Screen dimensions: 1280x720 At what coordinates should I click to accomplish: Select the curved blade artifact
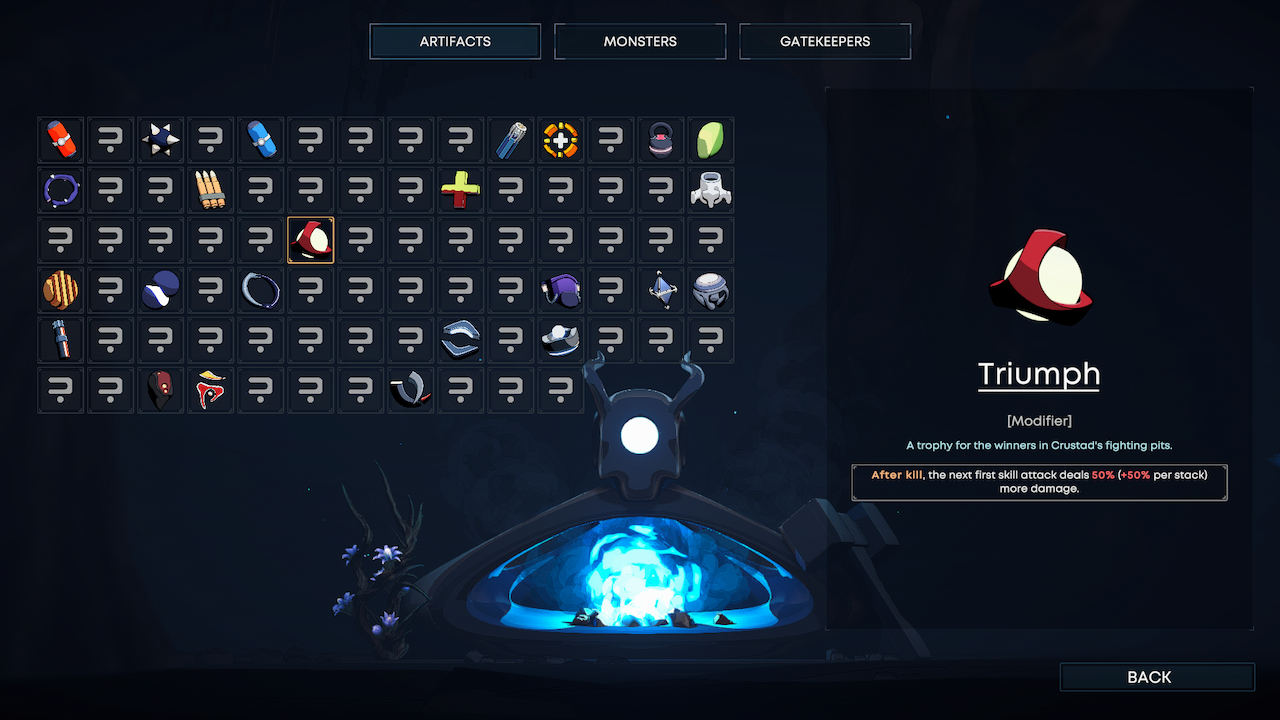pyautogui.click(x=411, y=389)
